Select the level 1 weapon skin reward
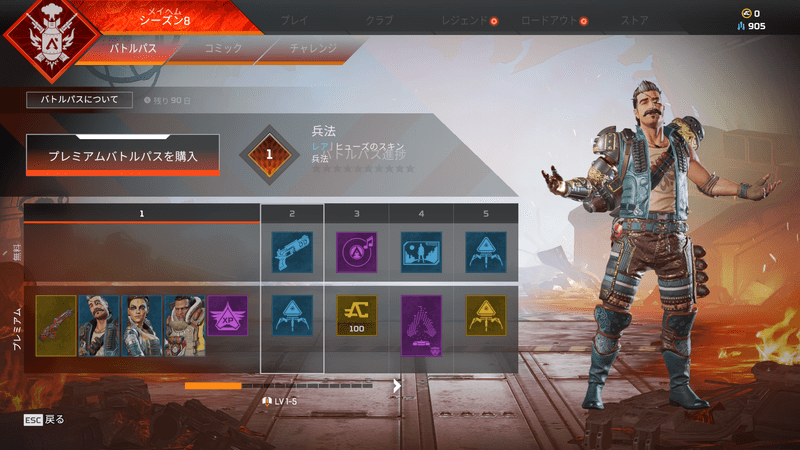The width and height of the screenshot is (800, 450). click(x=55, y=325)
